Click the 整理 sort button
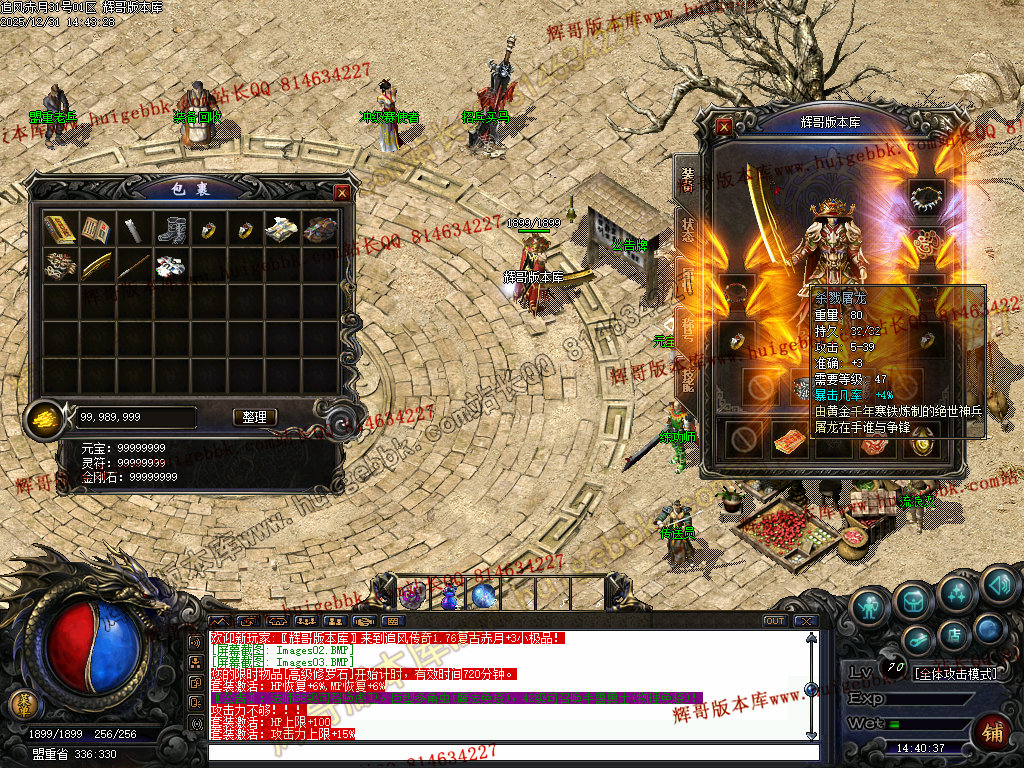This screenshot has width=1024, height=768. click(x=255, y=417)
